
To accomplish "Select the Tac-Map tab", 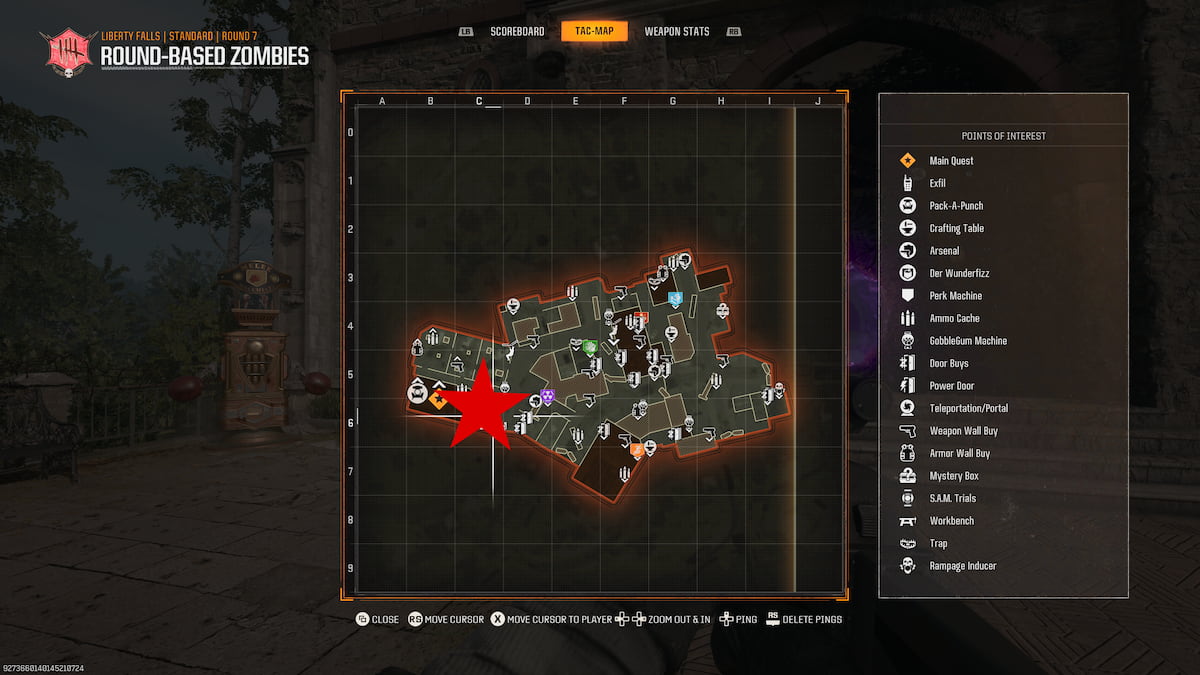I will (594, 31).
